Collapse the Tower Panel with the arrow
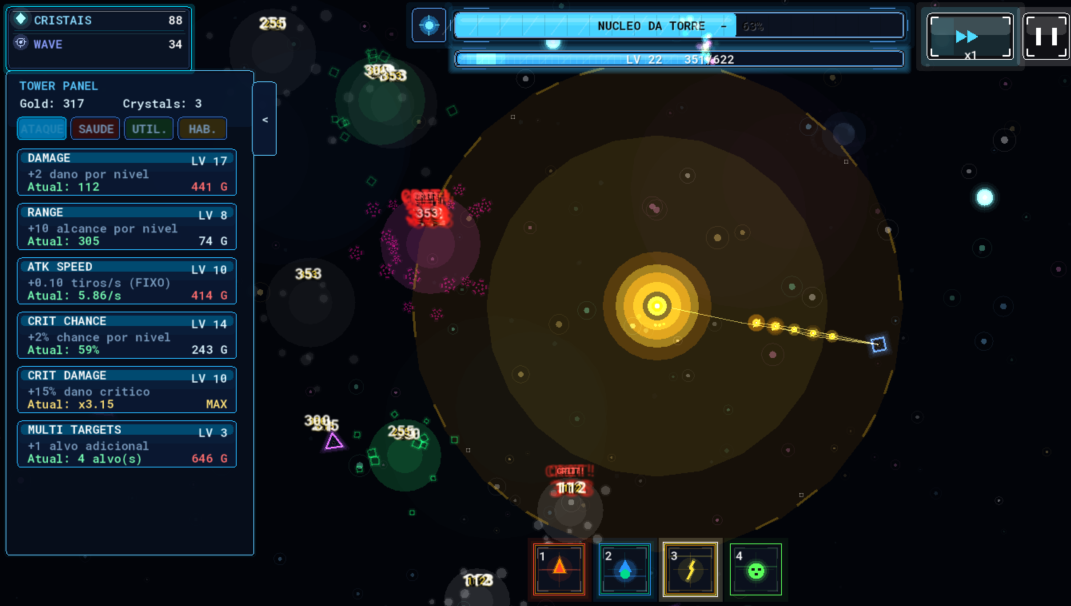This screenshot has width=1071, height=606. pyautogui.click(x=265, y=119)
